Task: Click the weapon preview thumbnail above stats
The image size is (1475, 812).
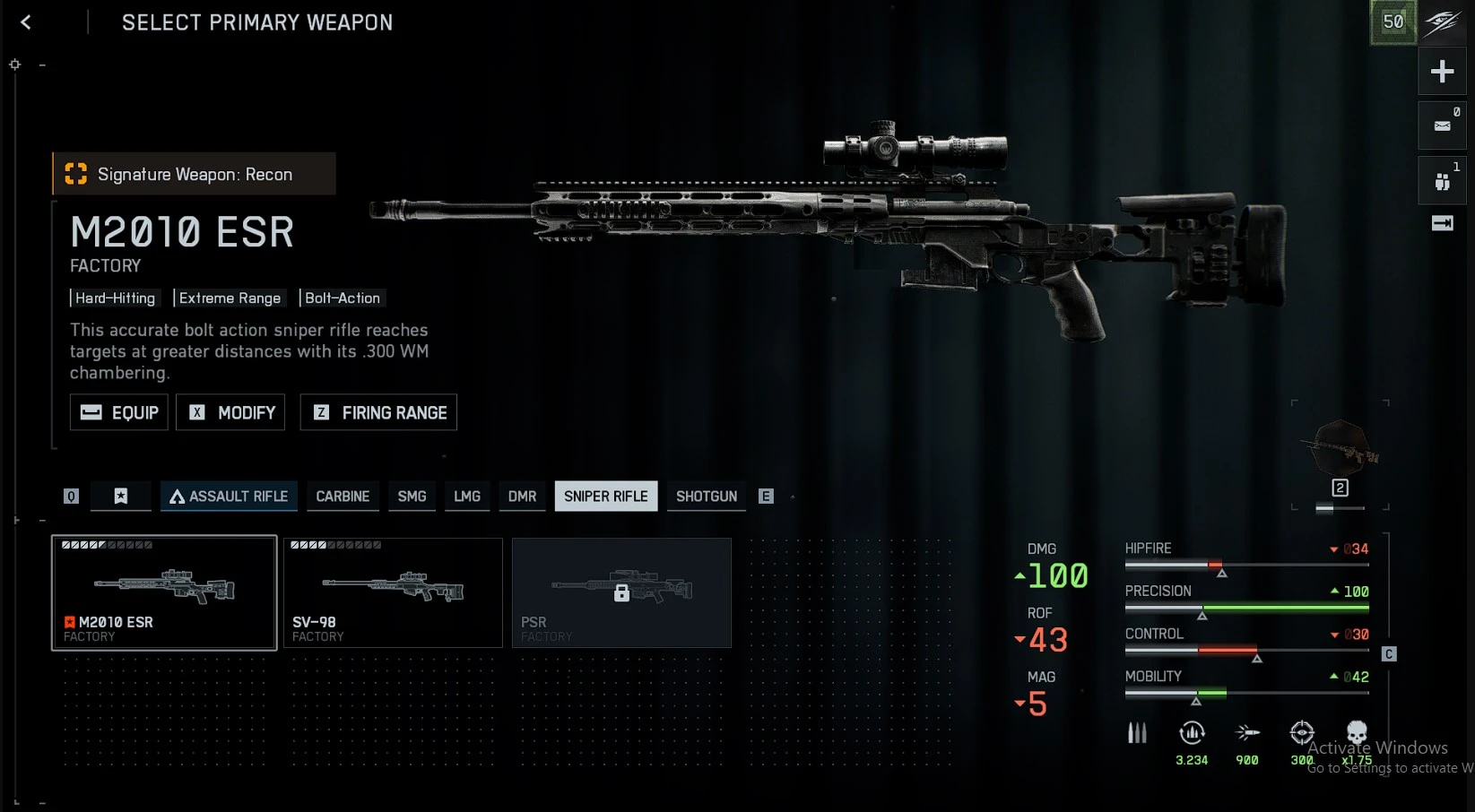Action: (1341, 447)
